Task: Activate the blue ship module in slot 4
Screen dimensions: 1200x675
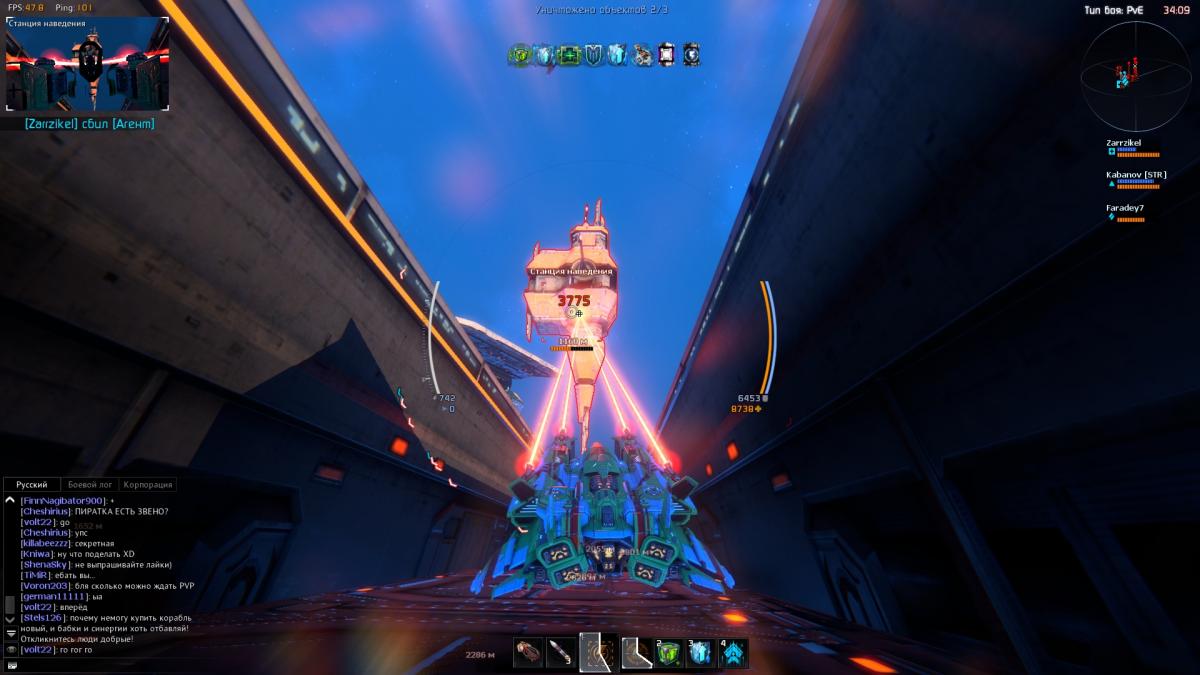Action: point(734,653)
